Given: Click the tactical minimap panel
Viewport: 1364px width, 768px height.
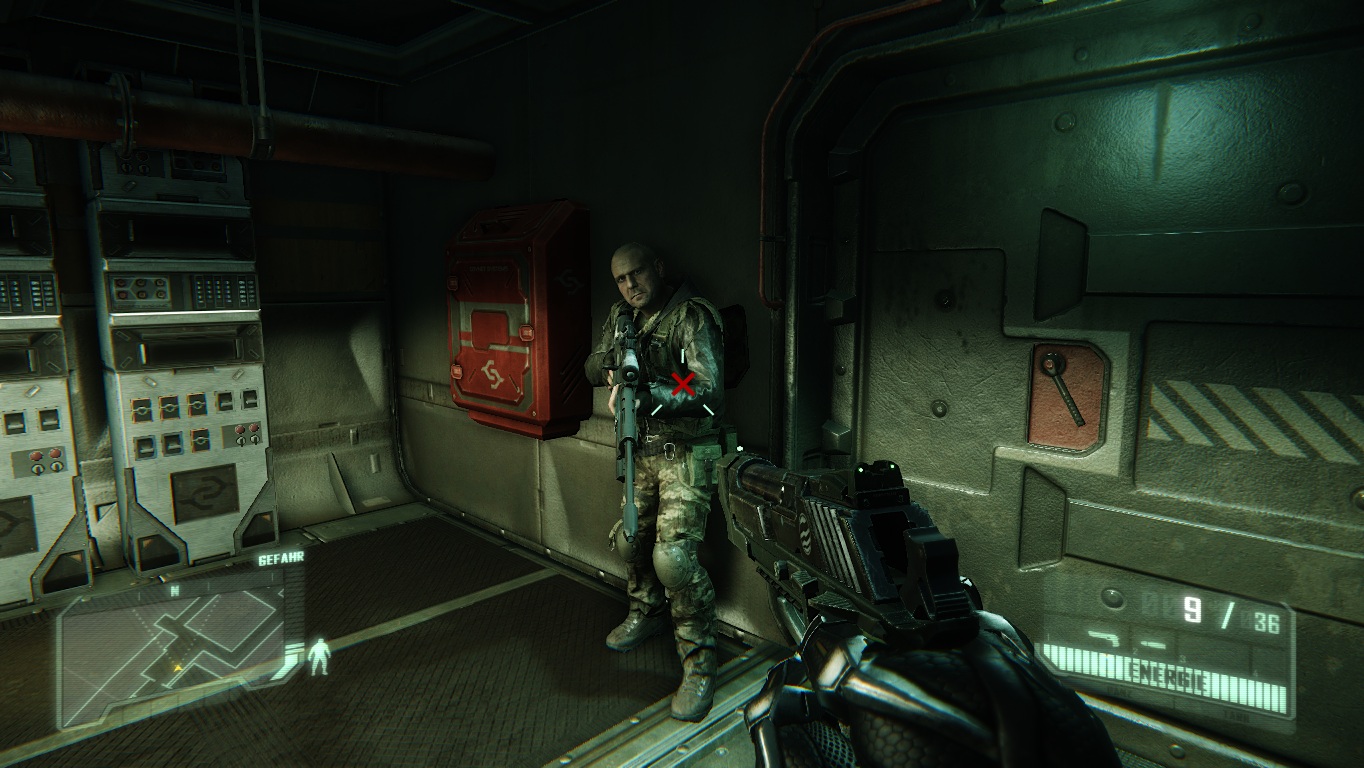Looking at the screenshot, I should (170, 648).
